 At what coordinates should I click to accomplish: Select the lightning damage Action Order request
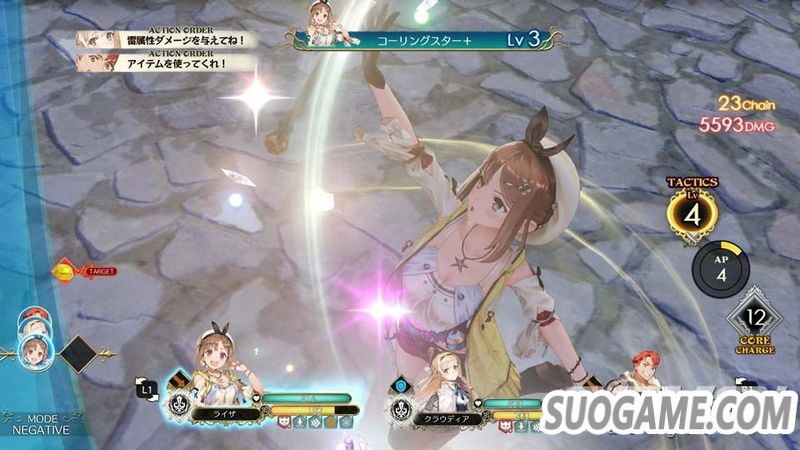[x=164, y=40]
